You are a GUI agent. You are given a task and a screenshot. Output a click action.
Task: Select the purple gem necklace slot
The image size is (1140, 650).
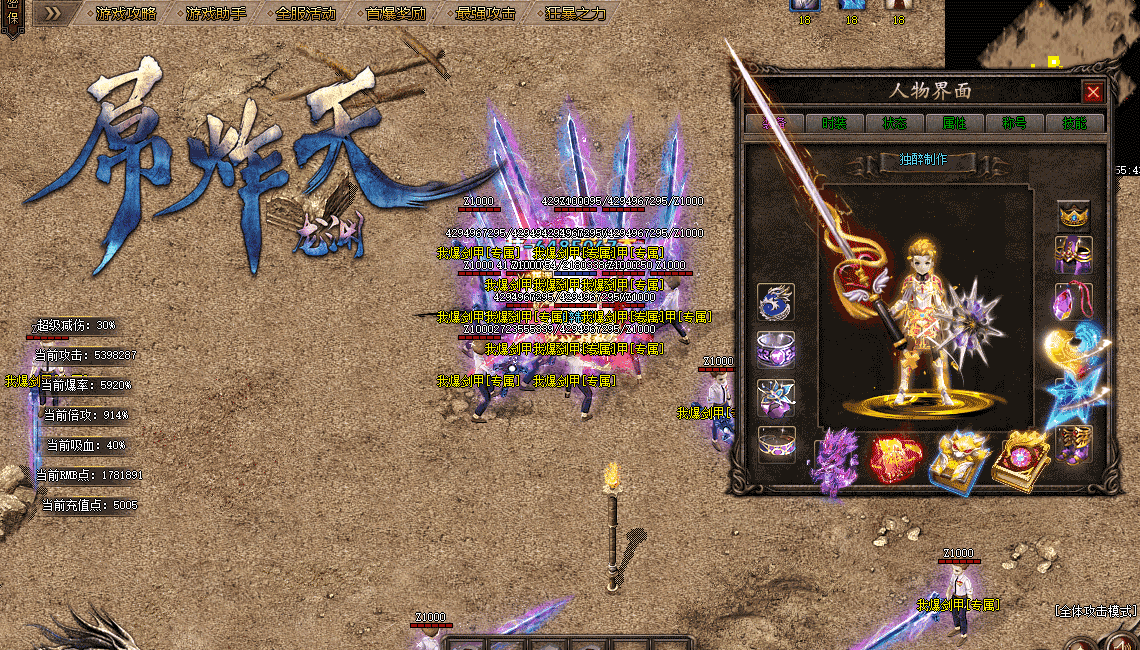(1075, 300)
